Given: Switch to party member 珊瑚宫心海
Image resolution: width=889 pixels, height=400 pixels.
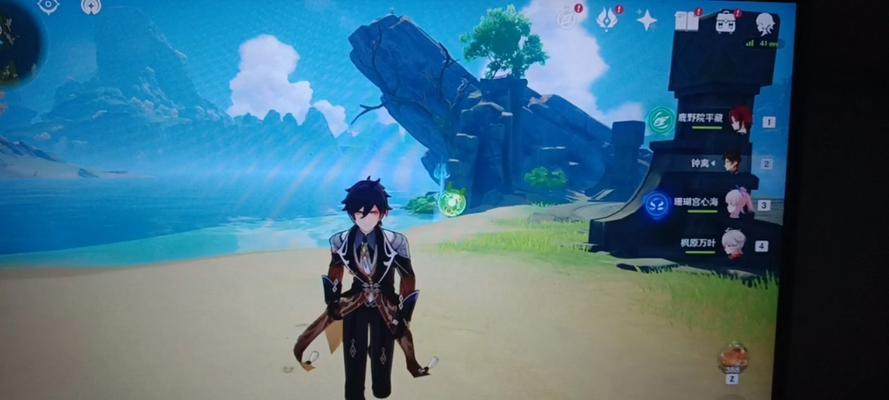Looking at the screenshot, I should 738,203.
